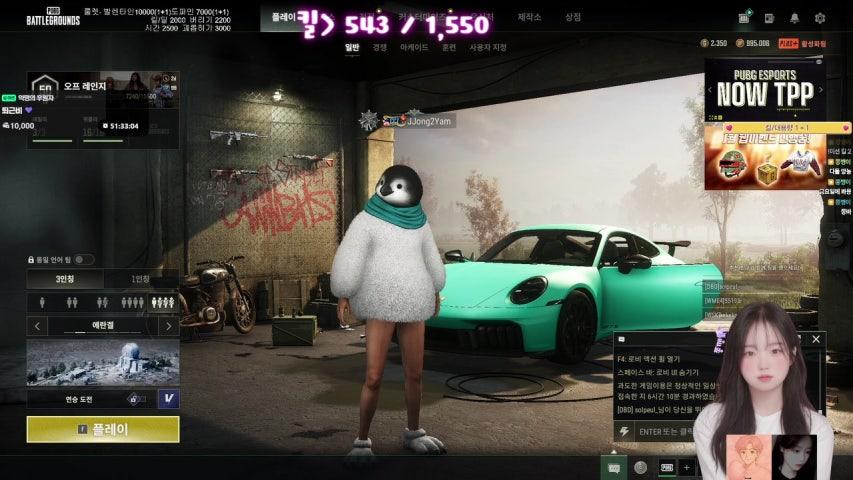The image size is (853, 480).
Task: View notifications via the bell icon
Action: [x=794, y=17]
